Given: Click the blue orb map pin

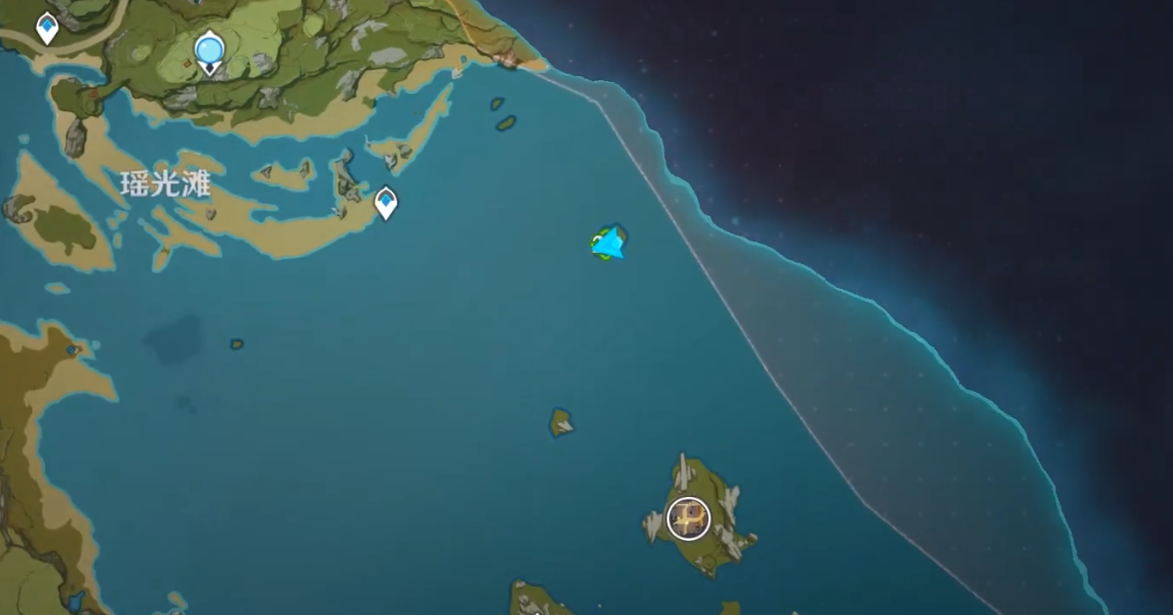Looking at the screenshot, I should [x=209, y=49].
